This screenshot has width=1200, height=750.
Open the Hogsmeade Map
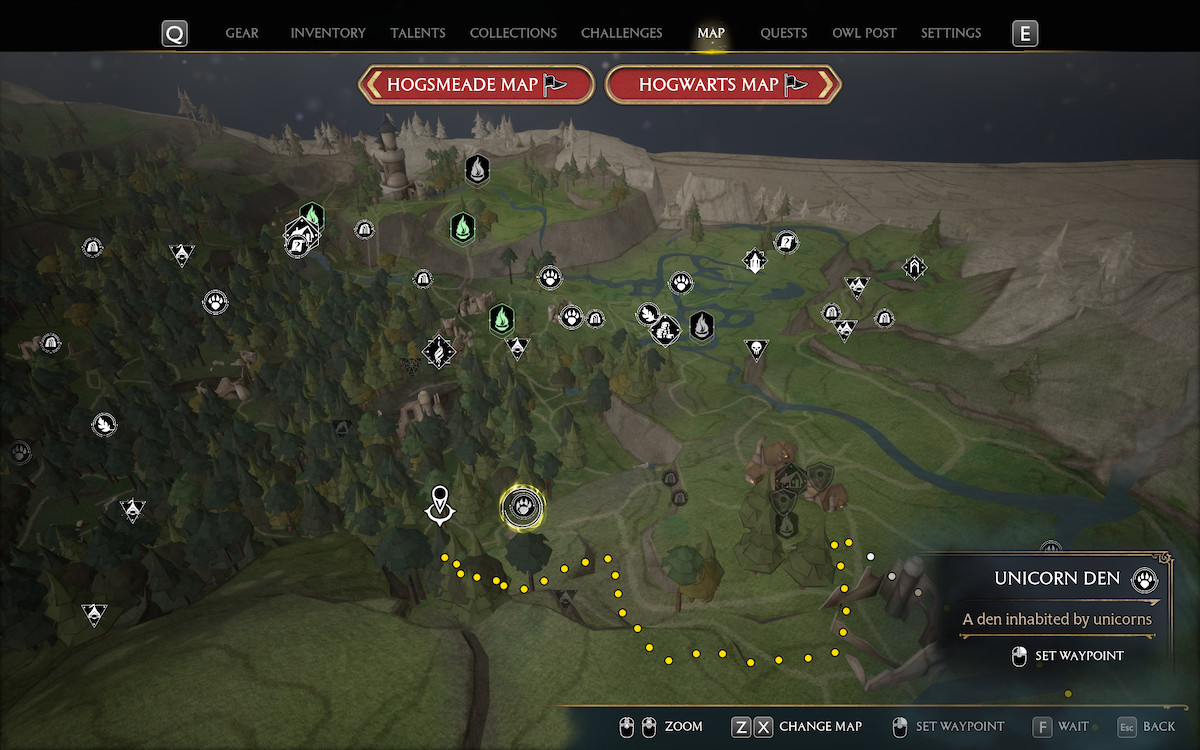[x=476, y=85]
